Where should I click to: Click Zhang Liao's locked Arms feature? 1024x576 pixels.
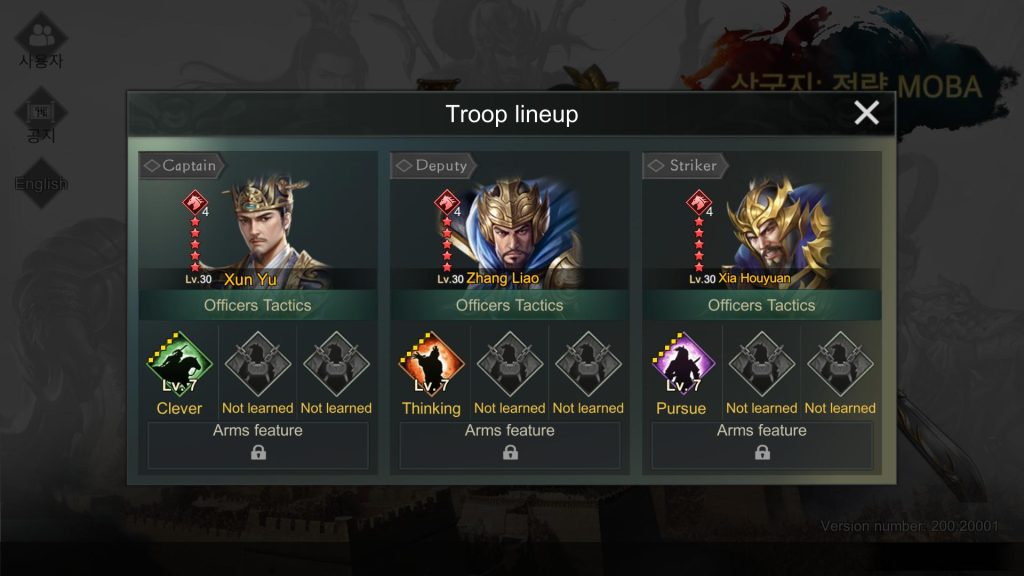tap(510, 445)
